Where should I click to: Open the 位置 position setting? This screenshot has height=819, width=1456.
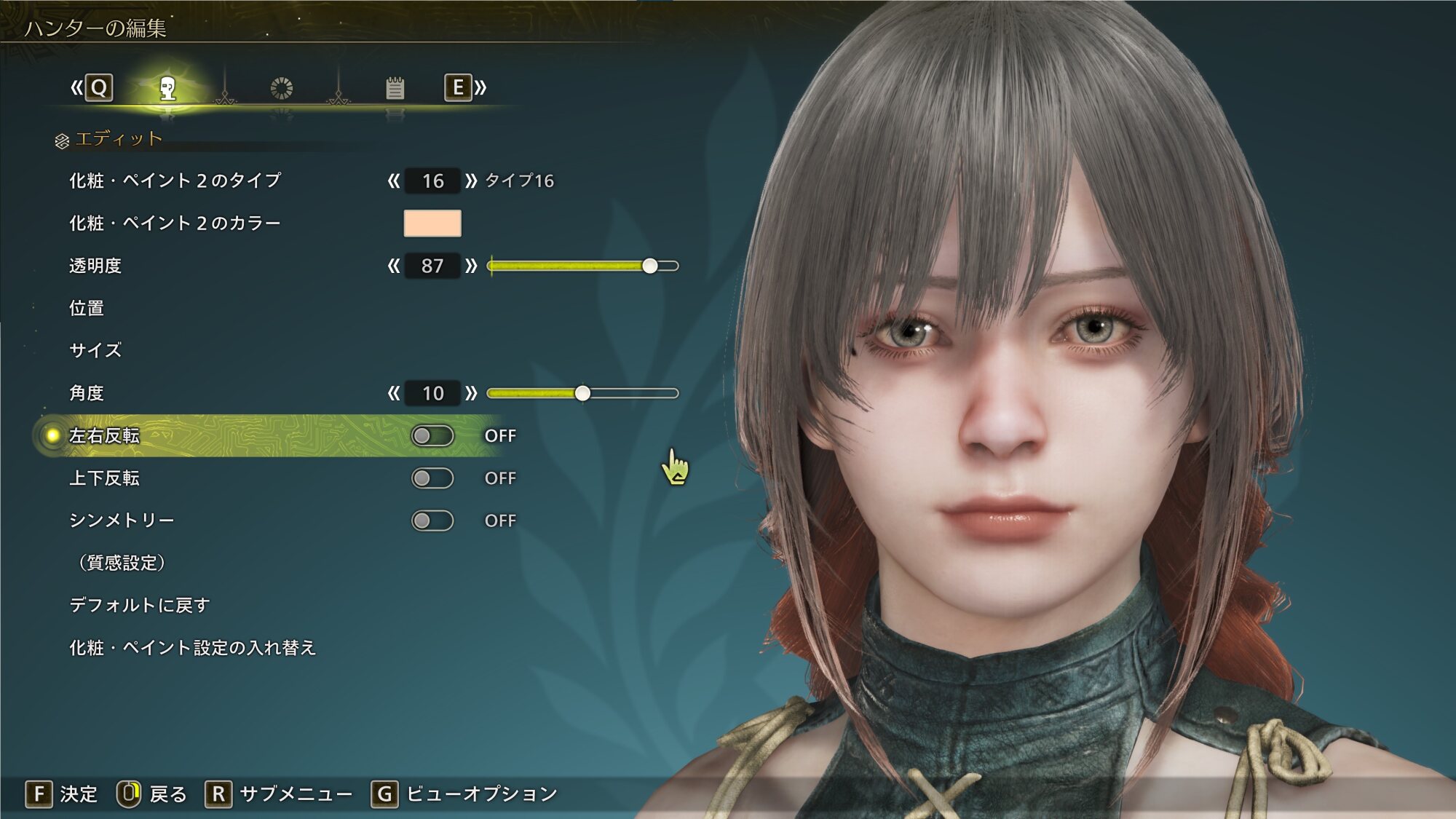[x=87, y=308]
